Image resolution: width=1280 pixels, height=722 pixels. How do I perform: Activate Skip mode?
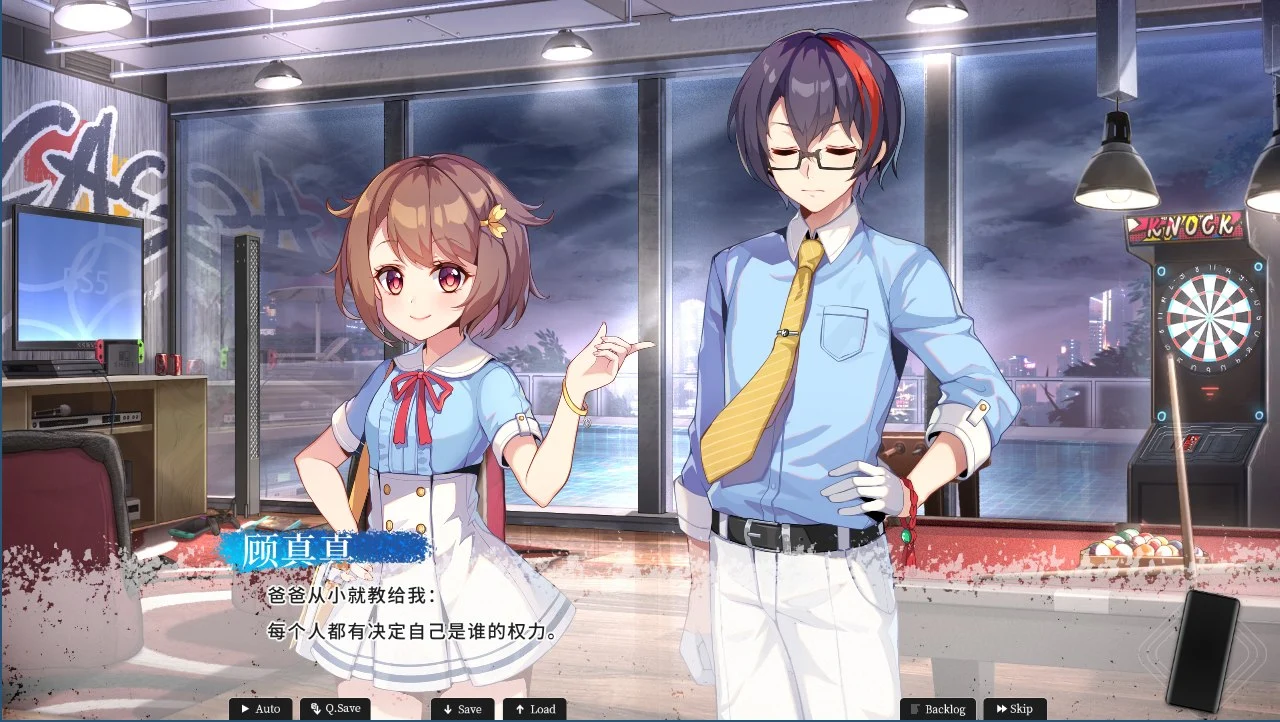[x=1014, y=709]
